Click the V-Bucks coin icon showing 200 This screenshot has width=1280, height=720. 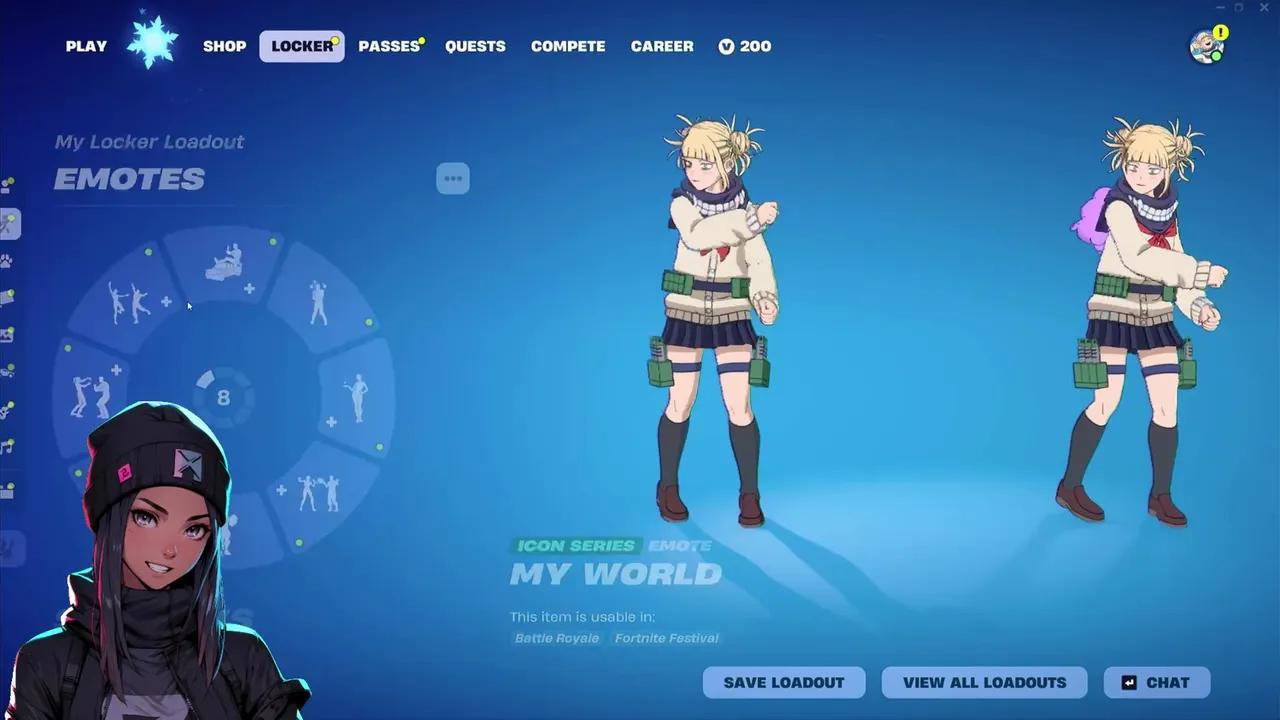click(x=726, y=46)
